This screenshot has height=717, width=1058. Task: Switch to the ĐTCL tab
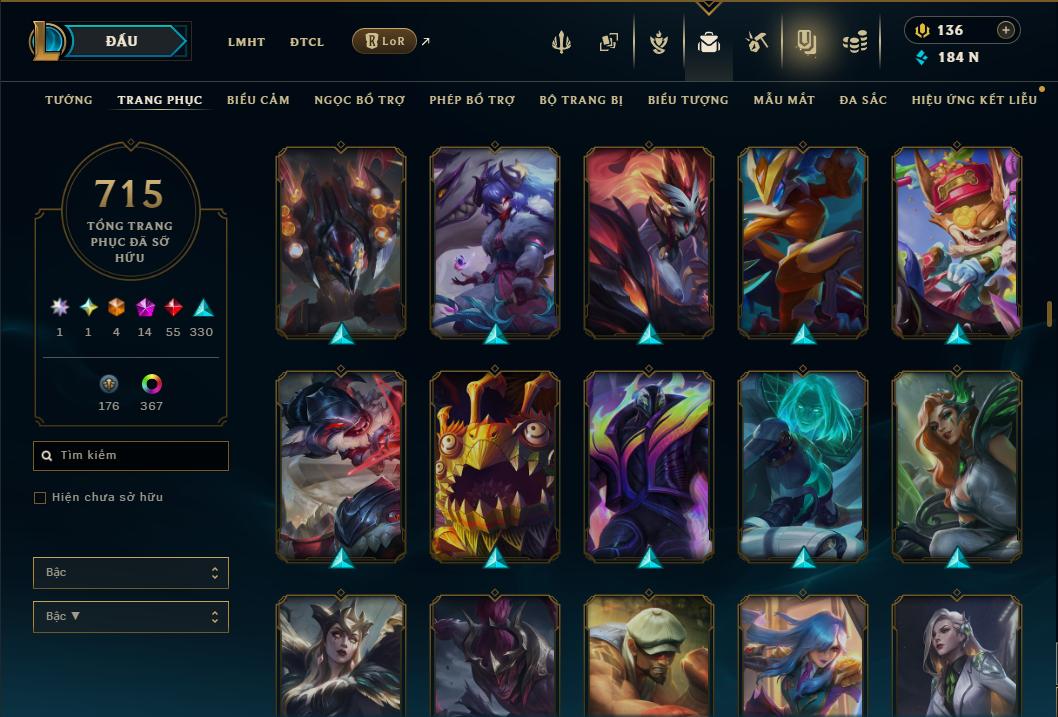coord(307,42)
